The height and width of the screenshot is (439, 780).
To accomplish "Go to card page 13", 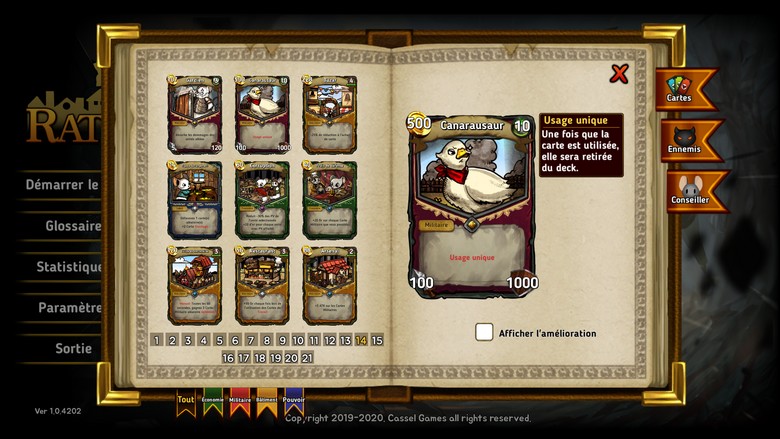I will tap(346, 341).
